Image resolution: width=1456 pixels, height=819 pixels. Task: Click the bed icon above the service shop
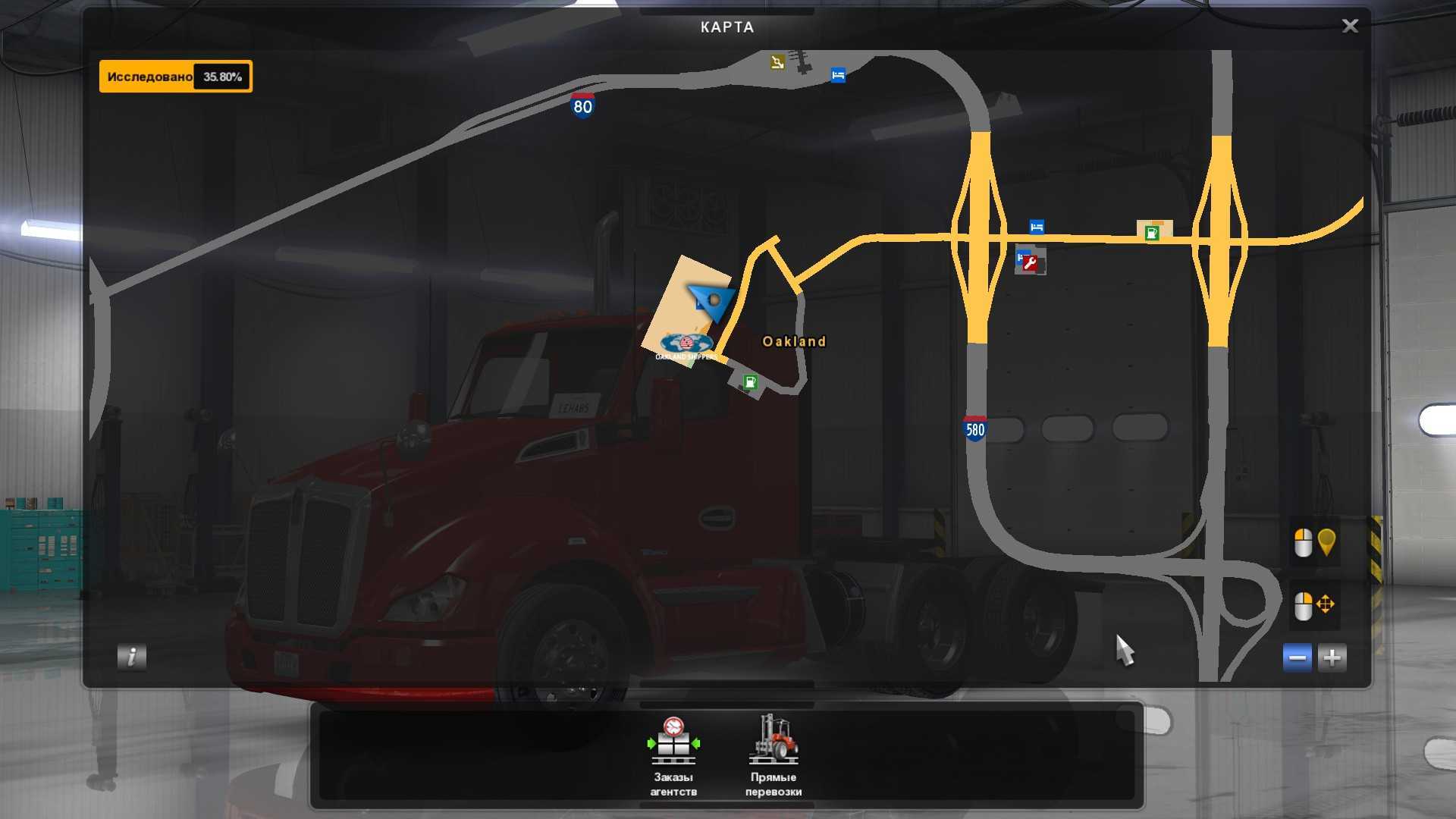[x=1037, y=227]
